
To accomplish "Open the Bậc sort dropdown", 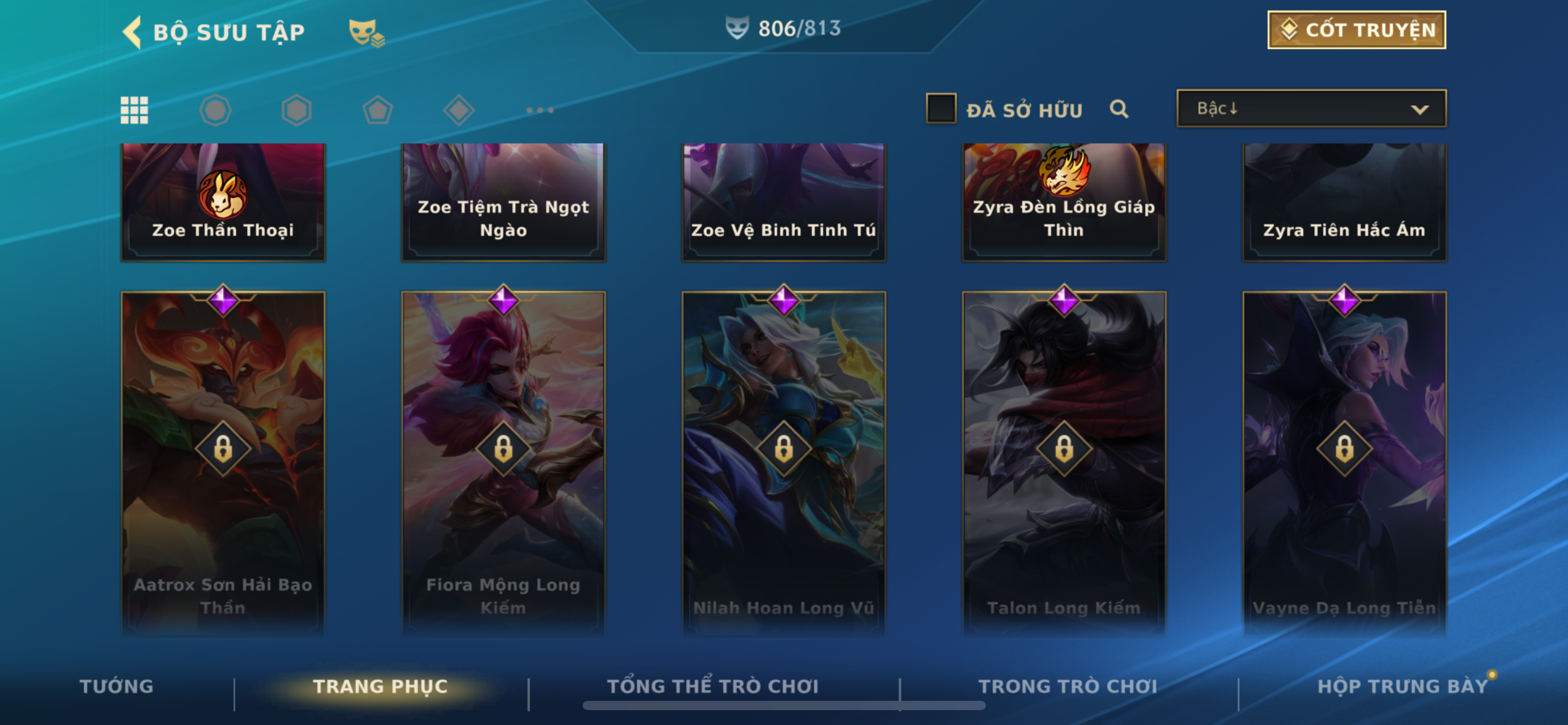I will 1311,108.
